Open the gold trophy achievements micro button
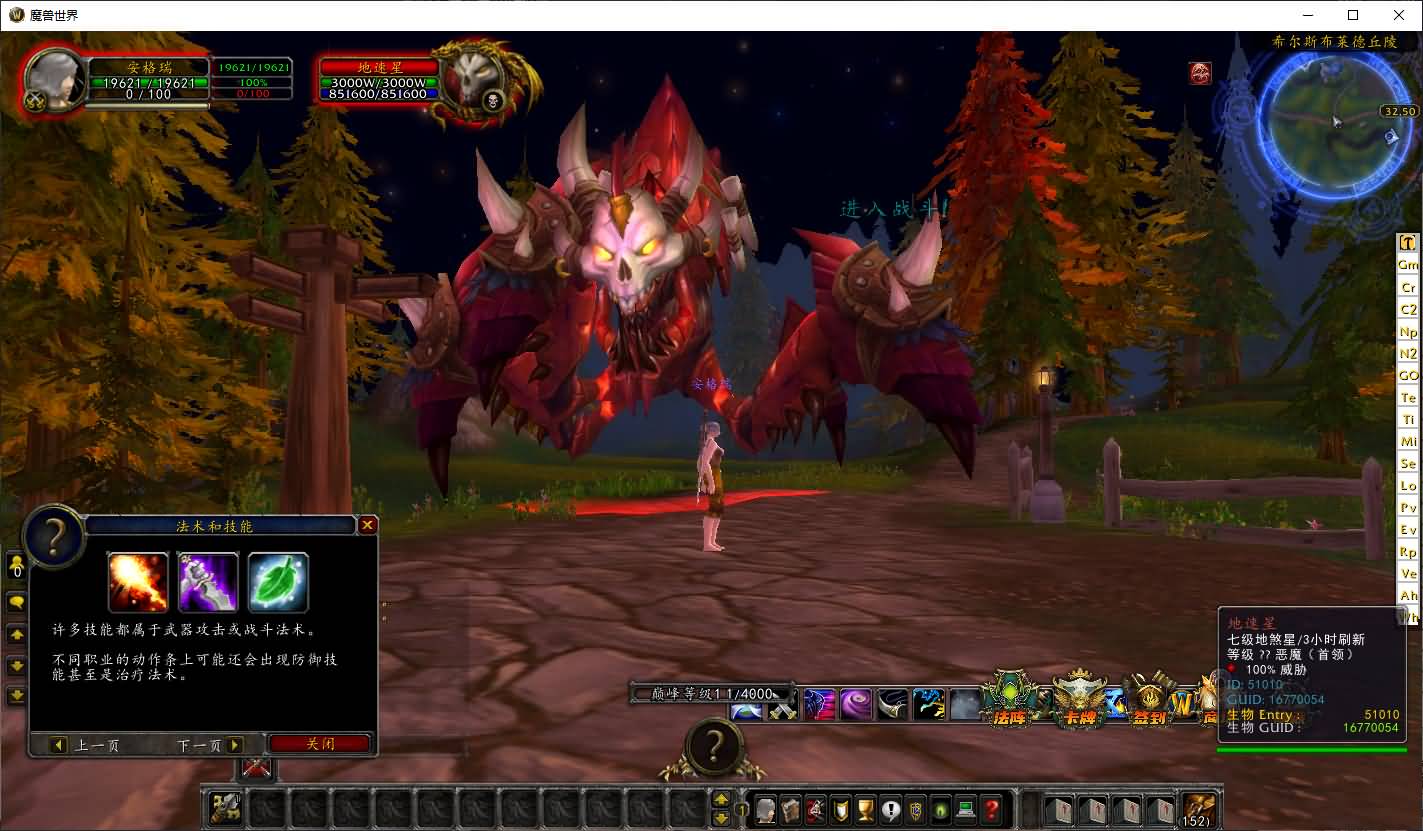 click(866, 809)
